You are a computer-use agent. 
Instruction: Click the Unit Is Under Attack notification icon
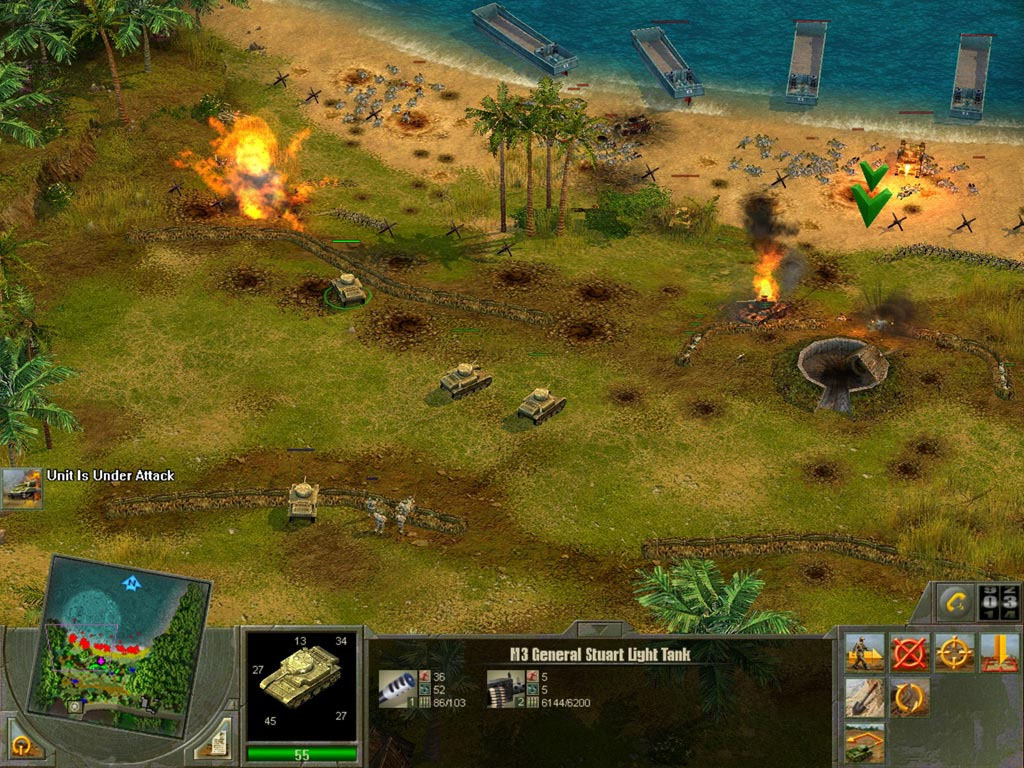[x=21, y=487]
